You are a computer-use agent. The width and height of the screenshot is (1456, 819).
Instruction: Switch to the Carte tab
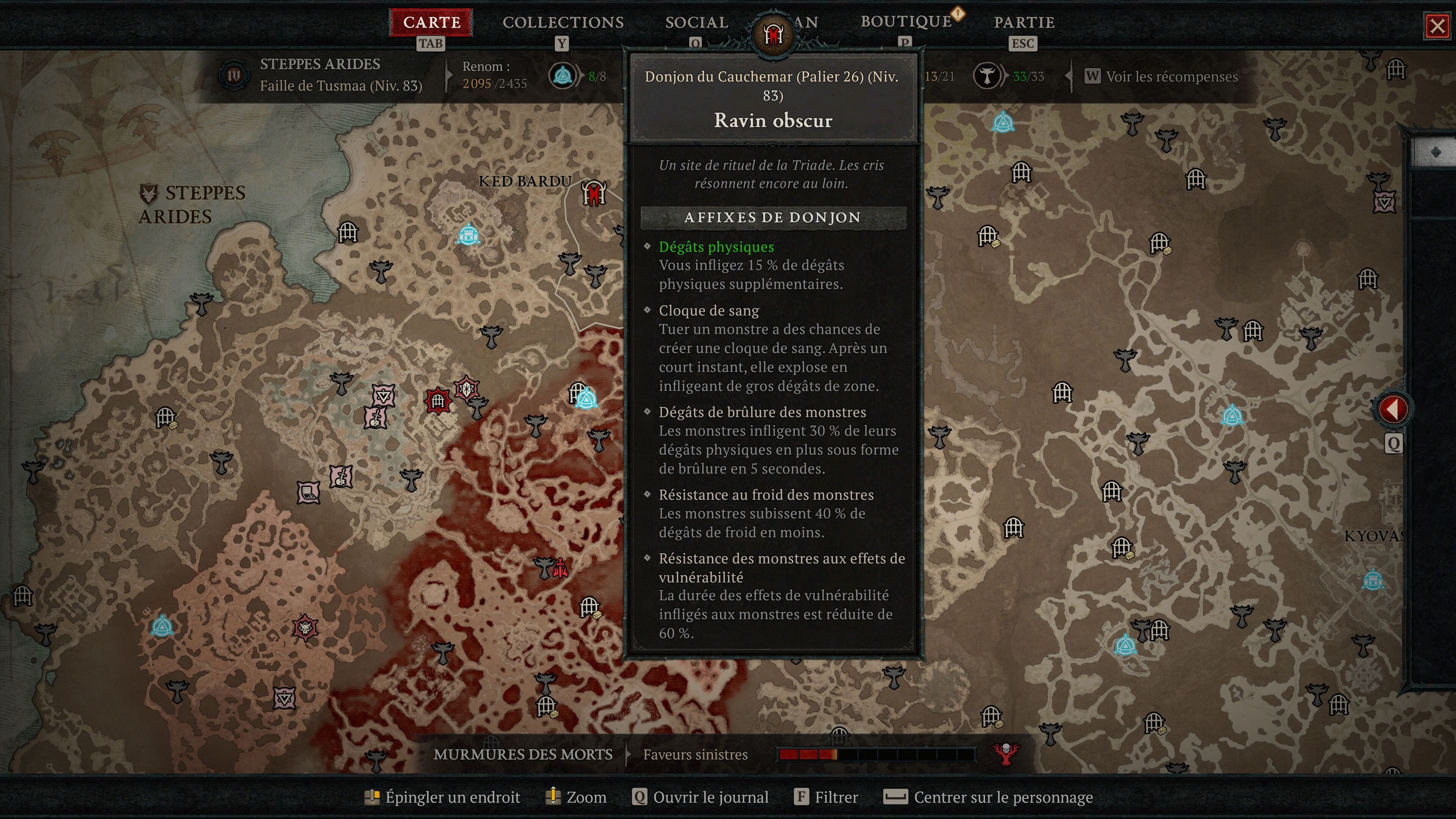pos(431,23)
